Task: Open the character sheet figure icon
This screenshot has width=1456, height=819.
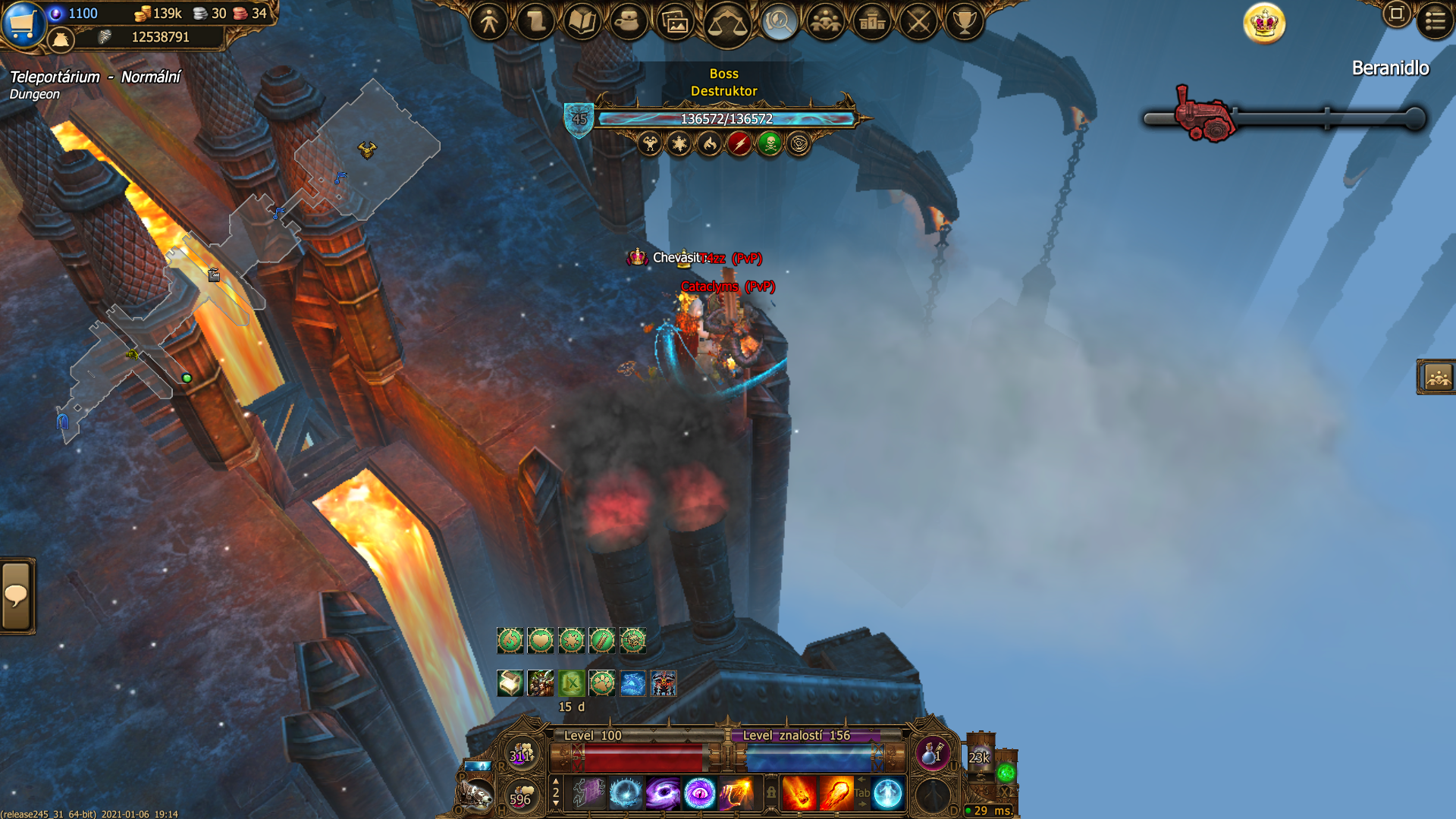Action: [489, 22]
